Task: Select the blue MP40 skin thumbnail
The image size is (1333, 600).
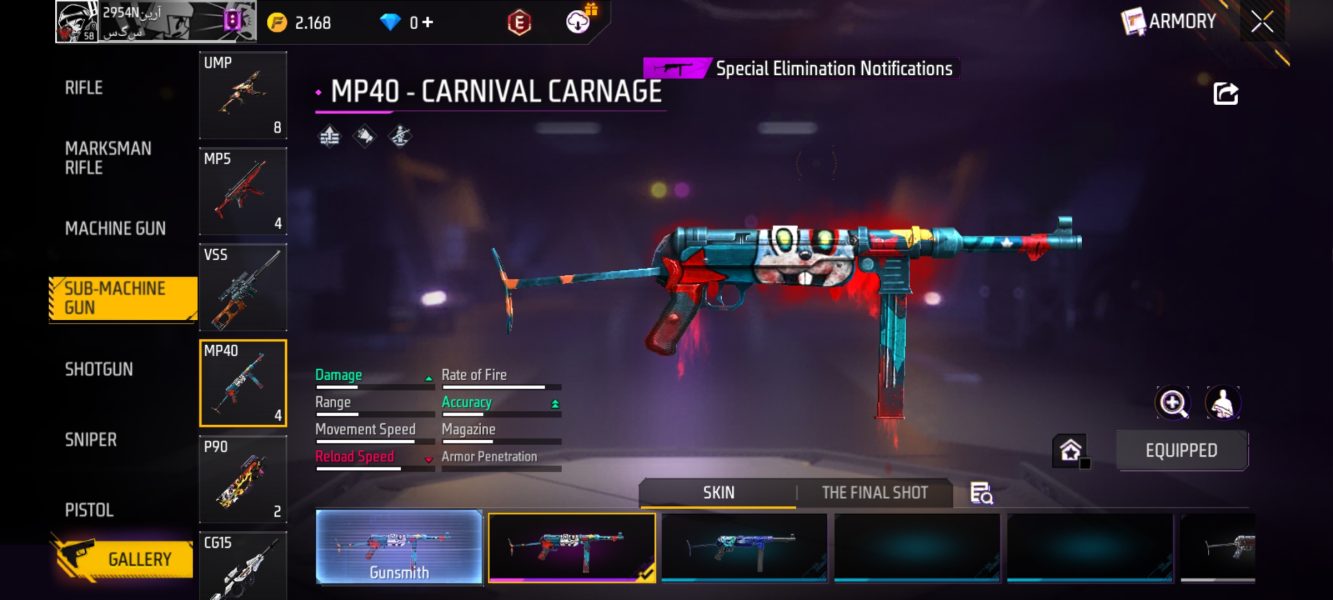Action: click(744, 547)
